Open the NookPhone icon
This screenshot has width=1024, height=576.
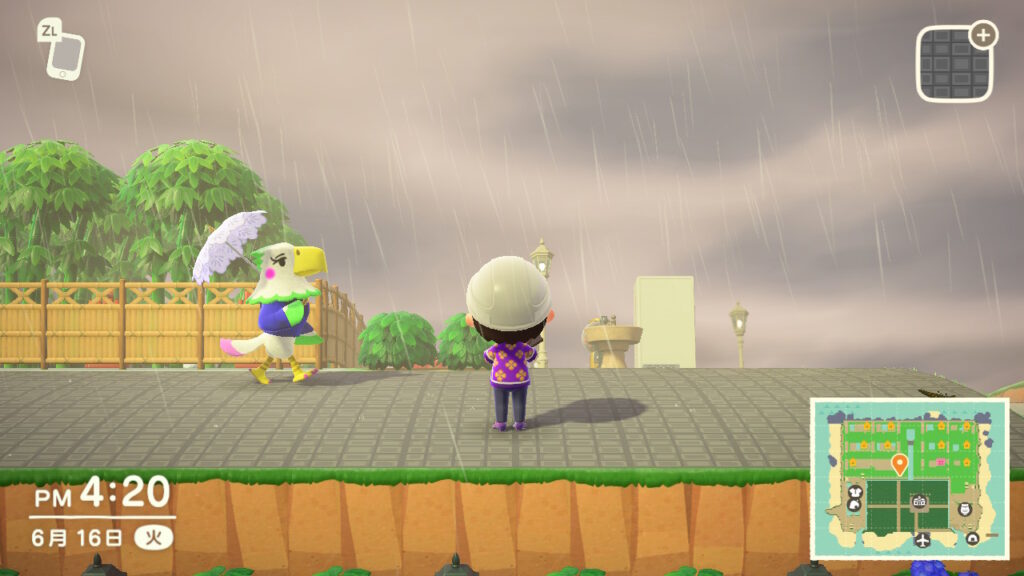click(65, 54)
